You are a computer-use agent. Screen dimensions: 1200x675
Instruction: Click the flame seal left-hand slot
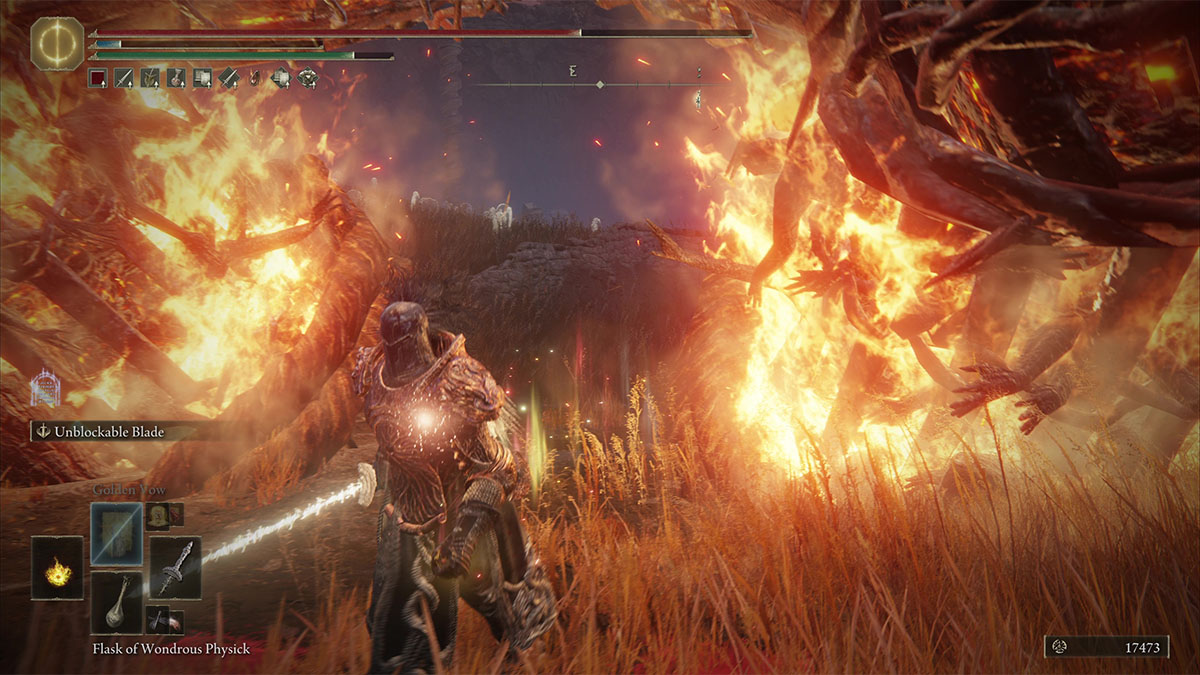point(57,568)
